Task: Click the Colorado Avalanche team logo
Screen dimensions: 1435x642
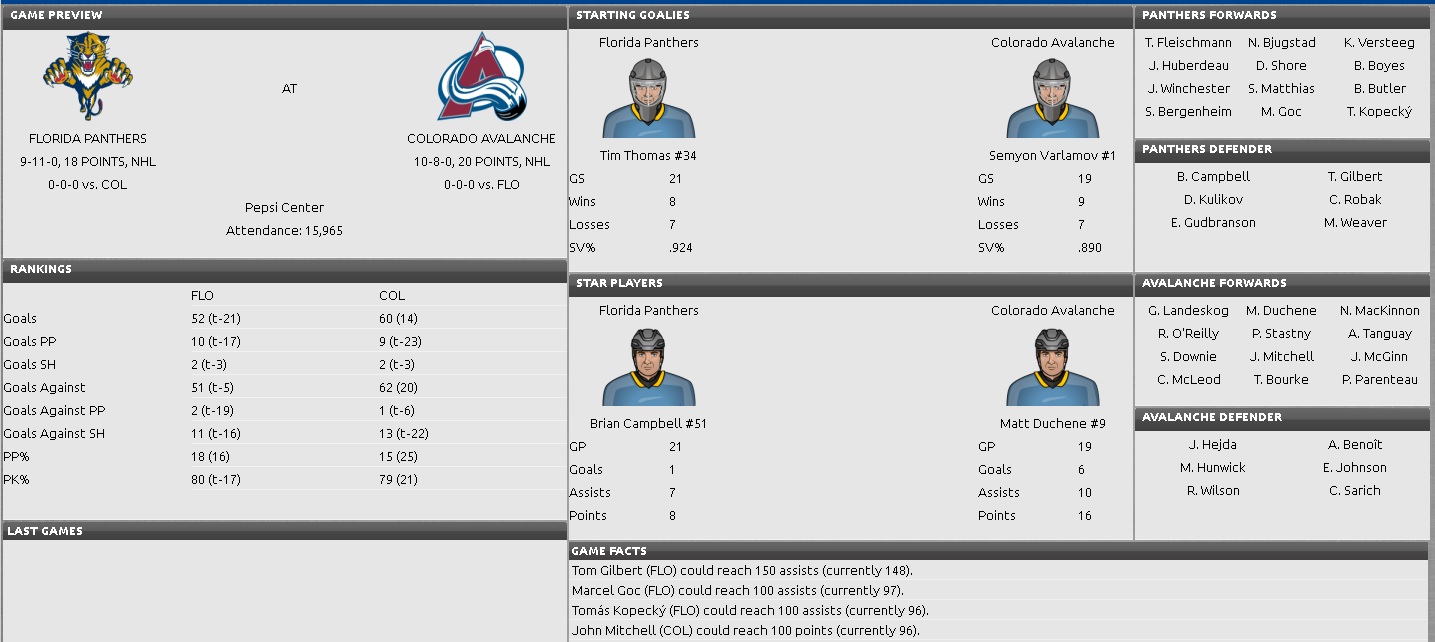Action: pos(482,76)
